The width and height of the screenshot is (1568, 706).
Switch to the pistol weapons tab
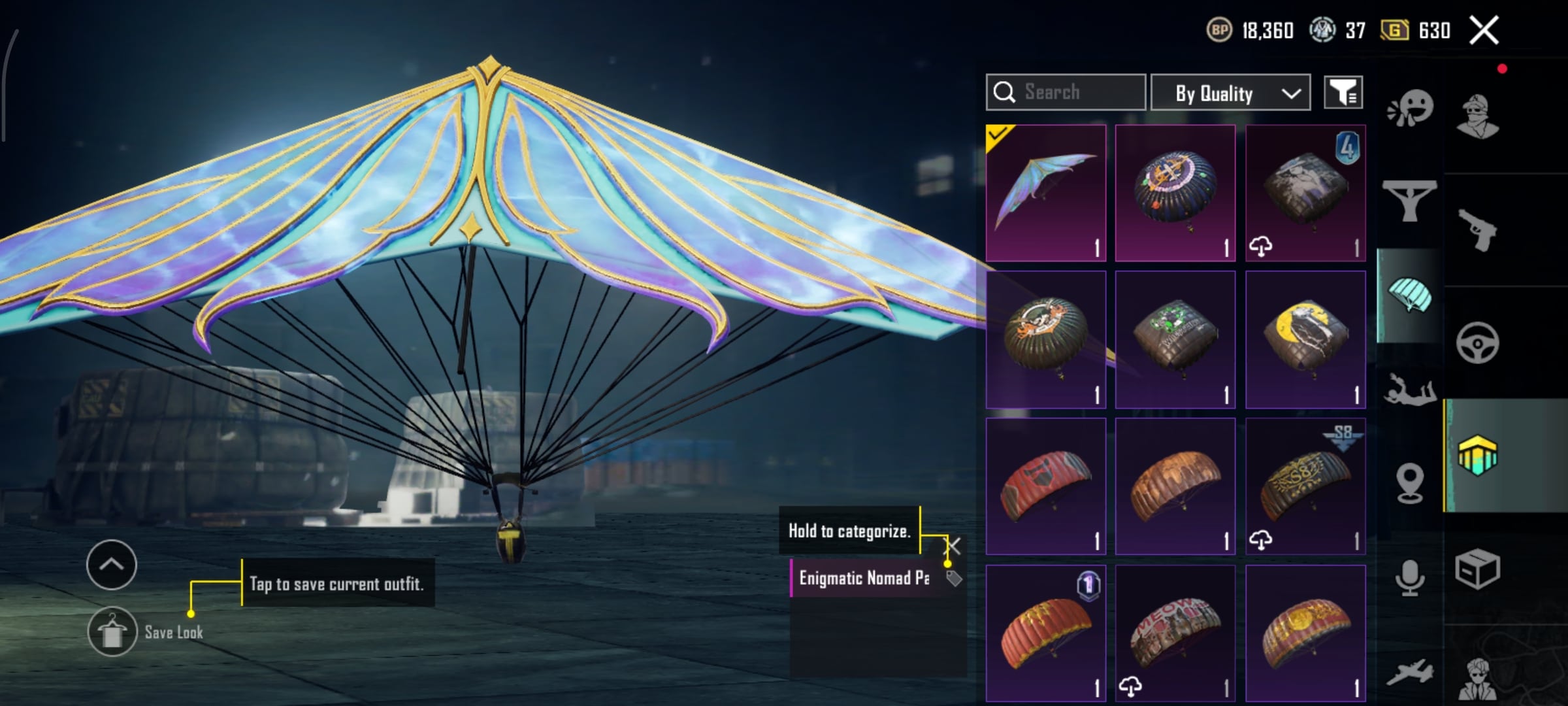pyautogui.click(x=1477, y=229)
